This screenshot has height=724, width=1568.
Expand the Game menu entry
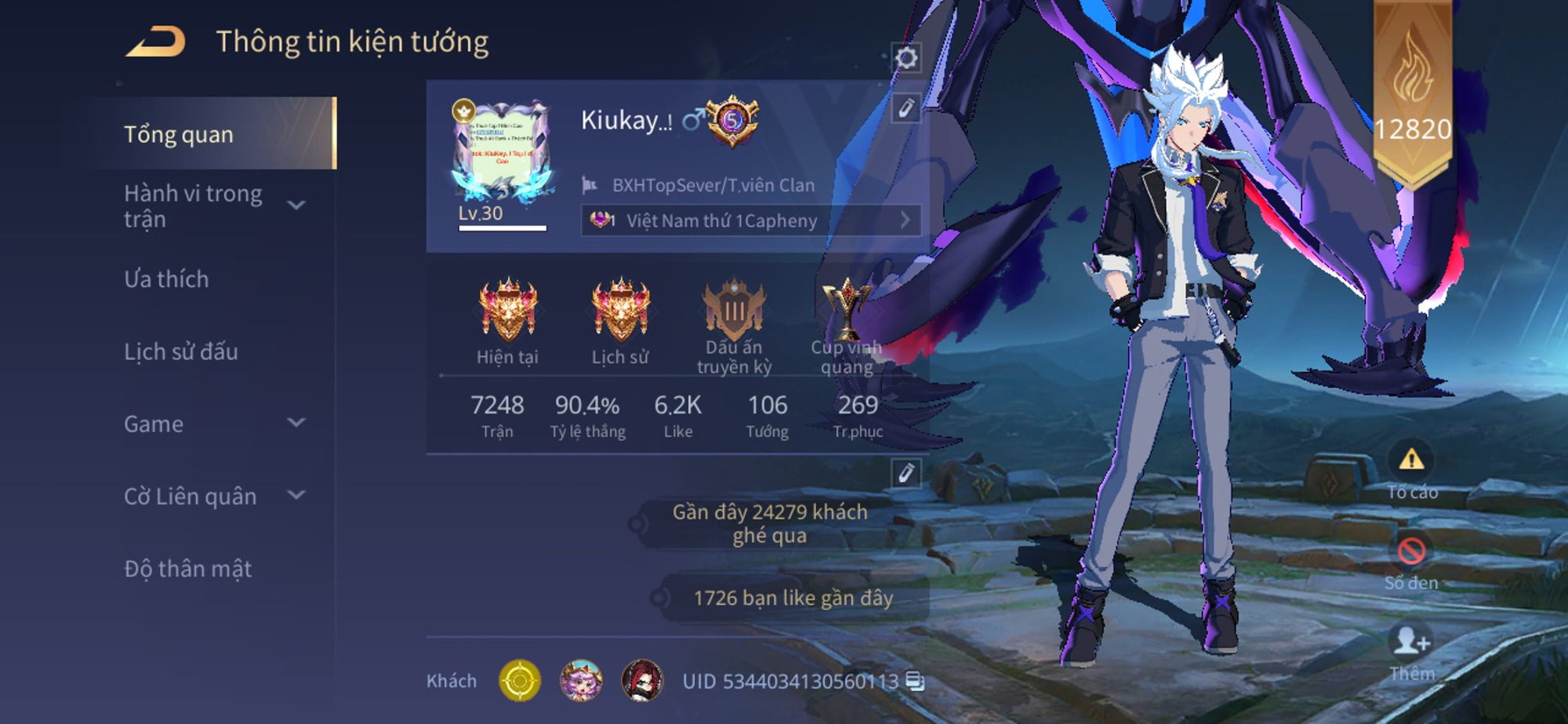coord(296,423)
